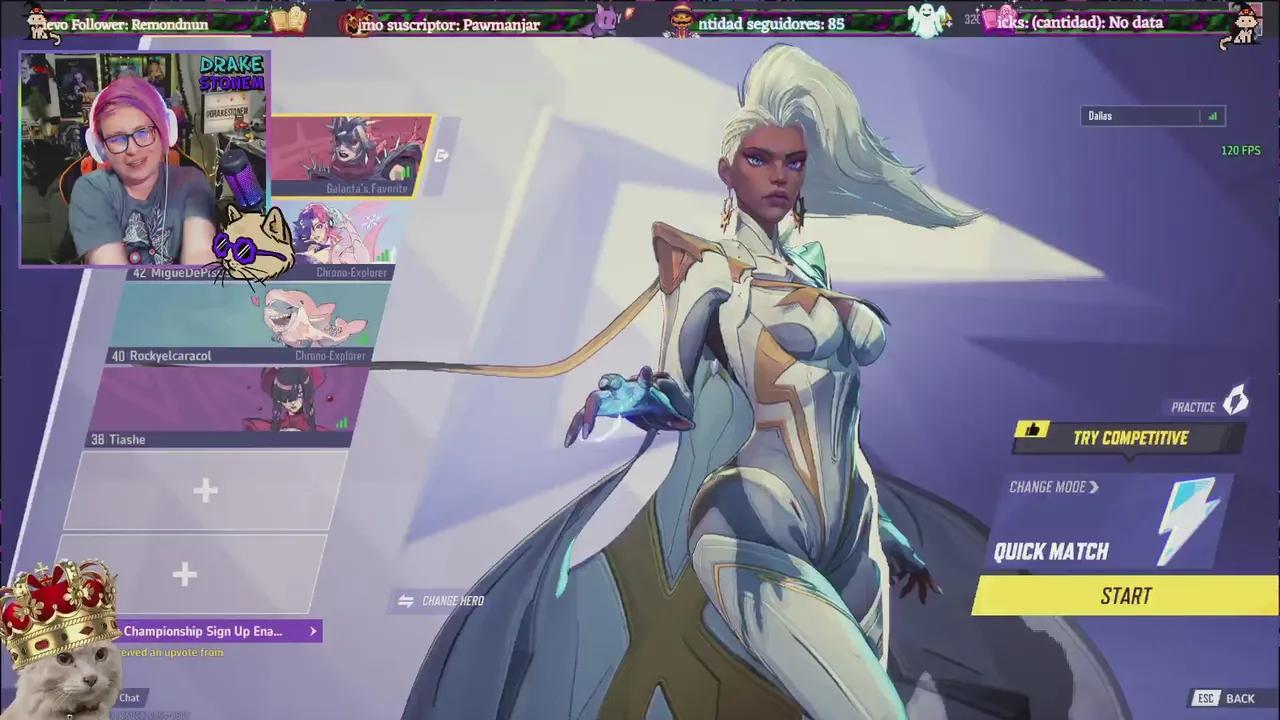Image resolution: width=1280 pixels, height=720 pixels.
Task: Click the Practice mode emblem icon
Action: click(1236, 400)
